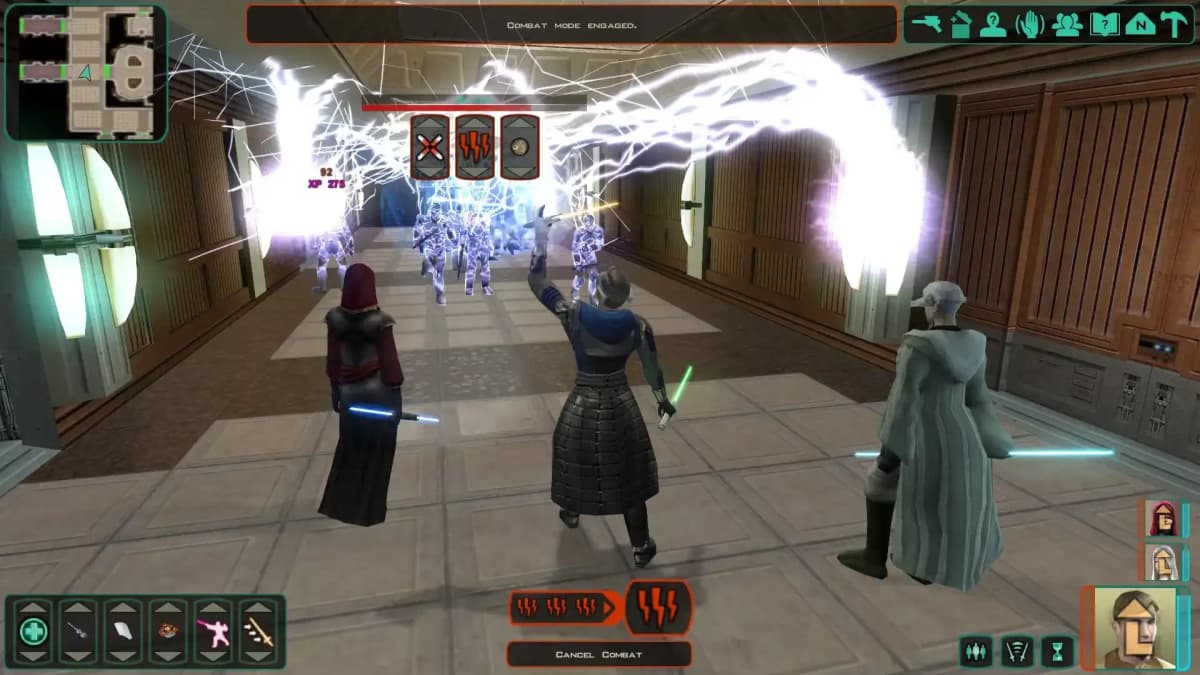This screenshot has height=675, width=1200.
Task: Use the green medical cross heal slot
Action: pos(35,631)
